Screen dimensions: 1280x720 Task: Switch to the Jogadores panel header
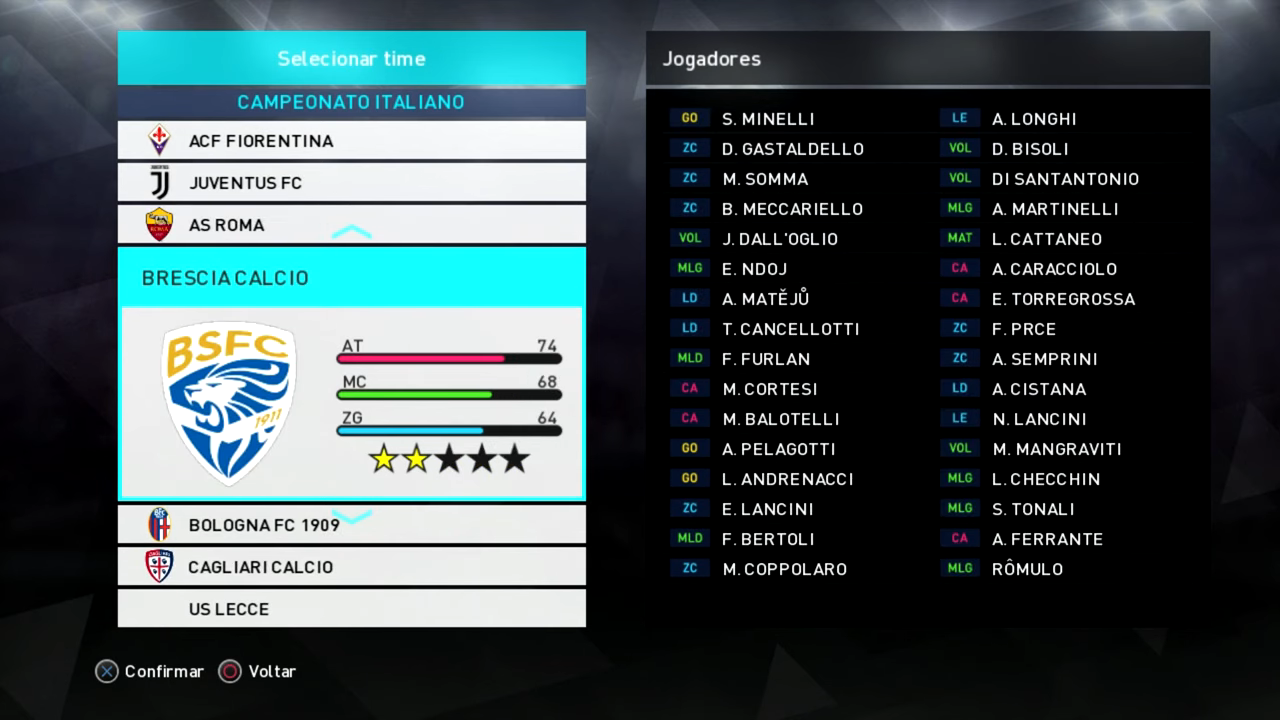[x=710, y=58]
